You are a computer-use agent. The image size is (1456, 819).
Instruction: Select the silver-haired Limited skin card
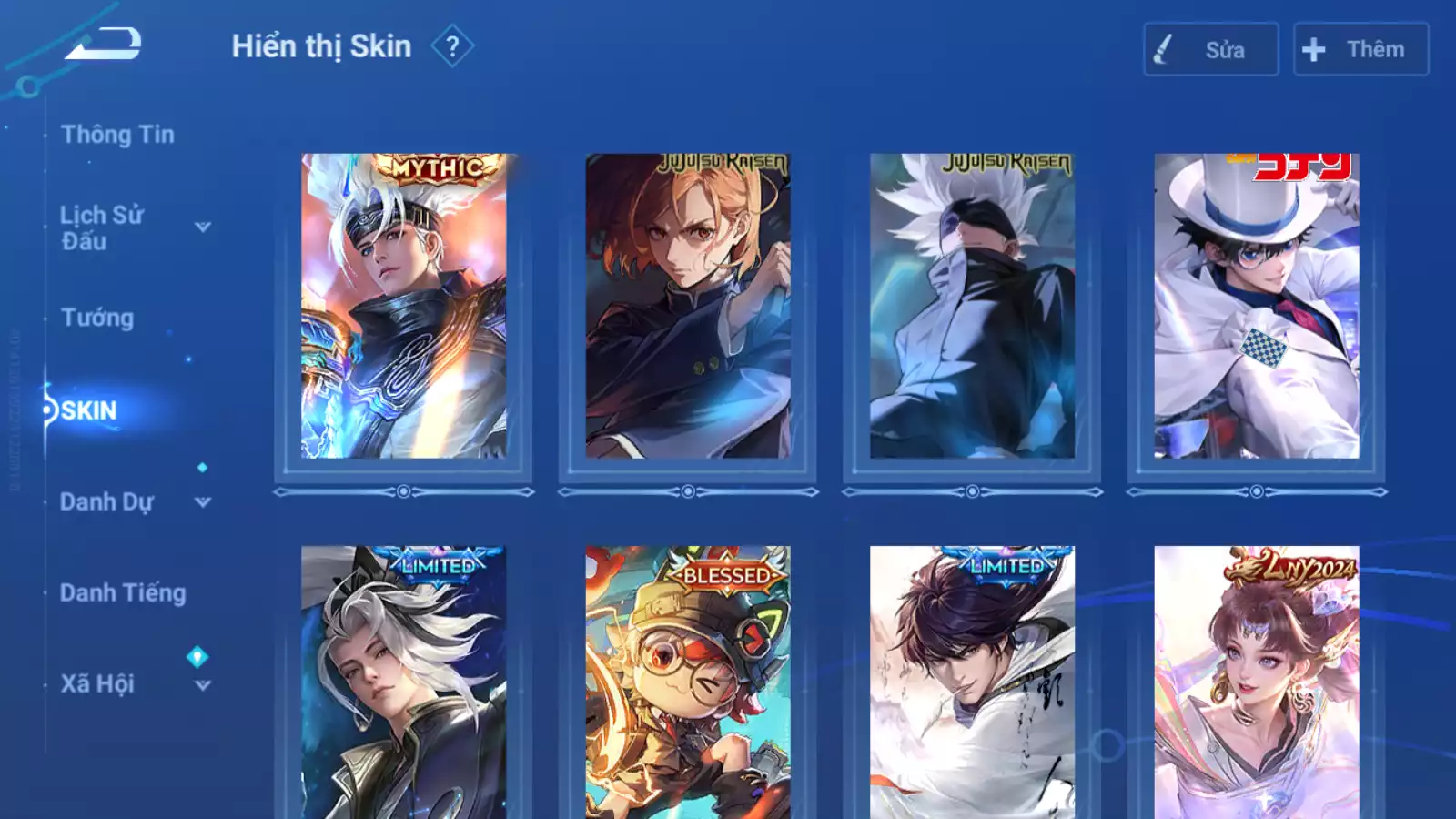pos(403,682)
